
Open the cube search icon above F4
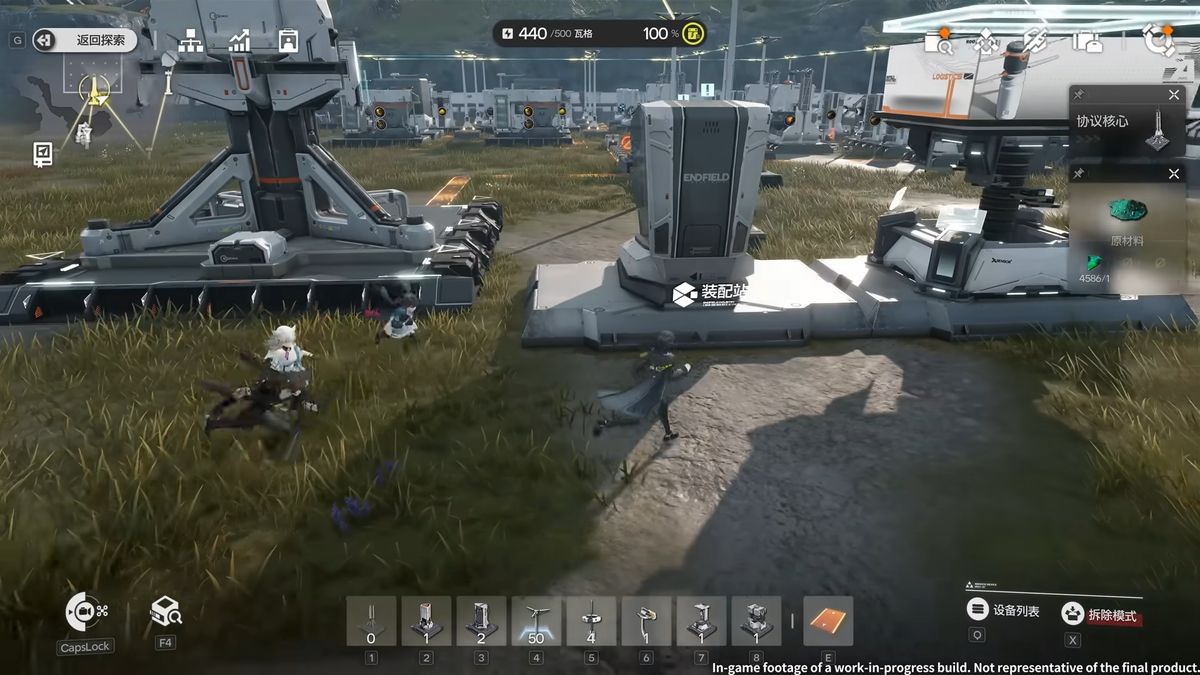165,610
